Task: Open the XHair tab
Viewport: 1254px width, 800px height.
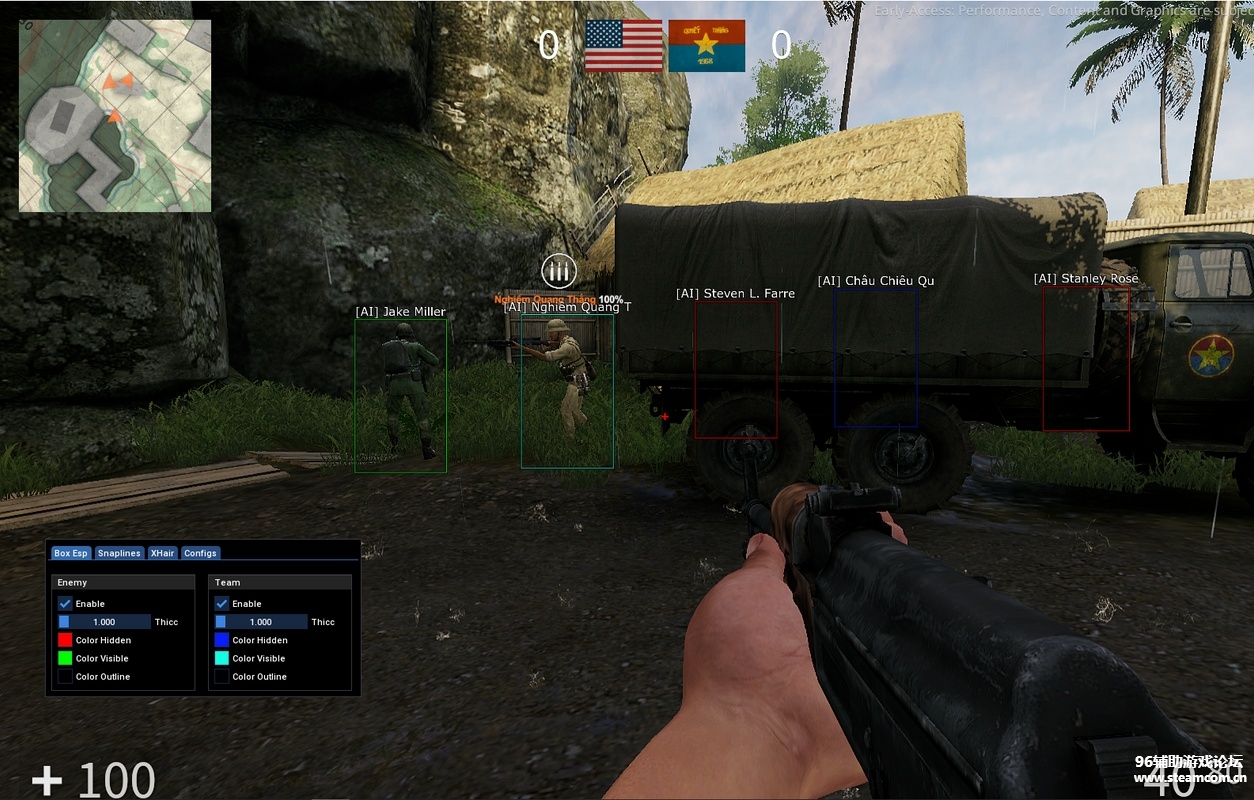Action: [x=162, y=553]
